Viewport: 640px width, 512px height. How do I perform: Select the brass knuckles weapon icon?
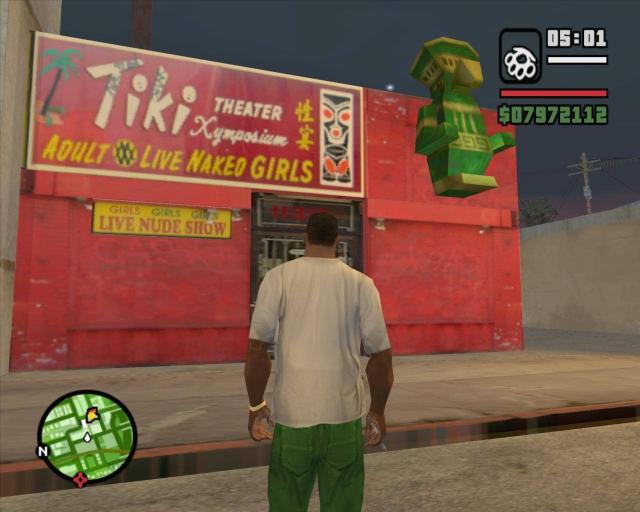click(520, 57)
